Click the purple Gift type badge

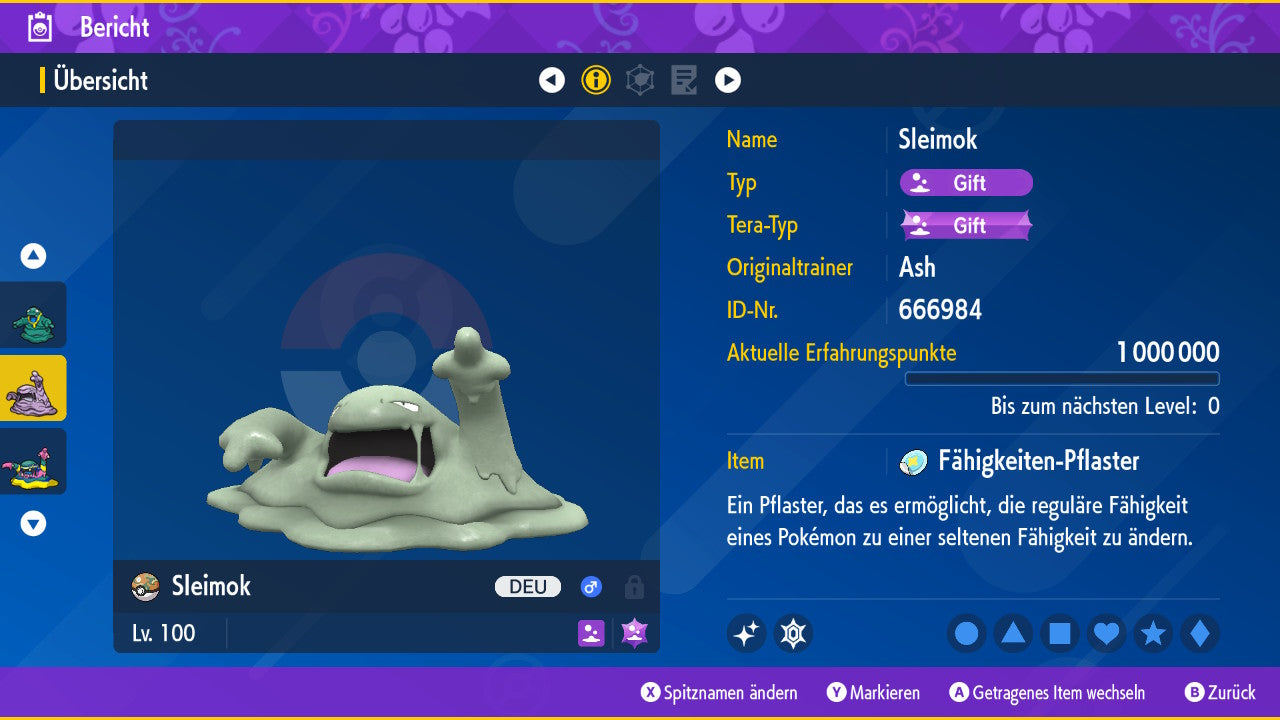pyautogui.click(x=966, y=183)
